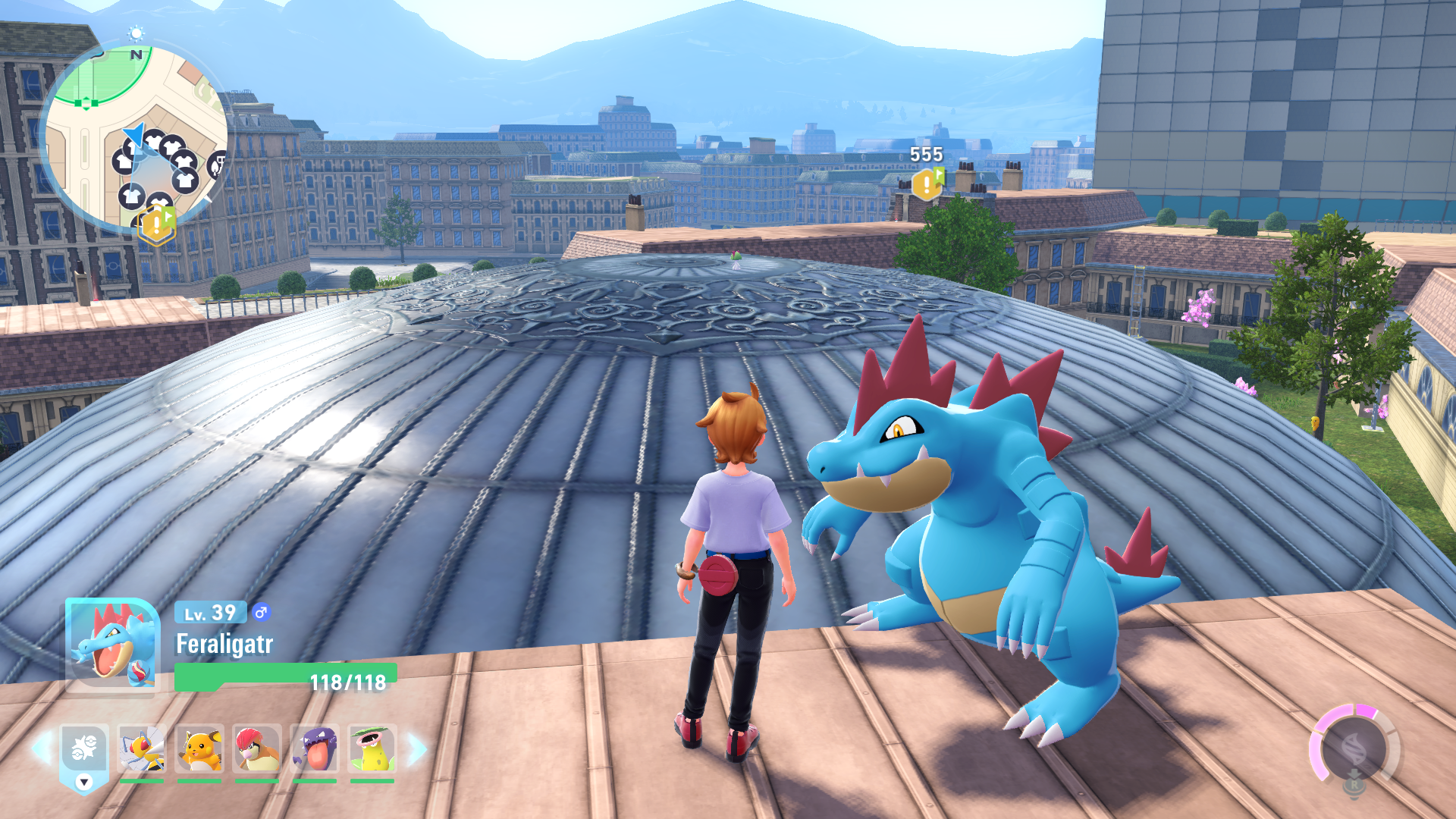Select the Pidgeotto party slot

point(257,748)
